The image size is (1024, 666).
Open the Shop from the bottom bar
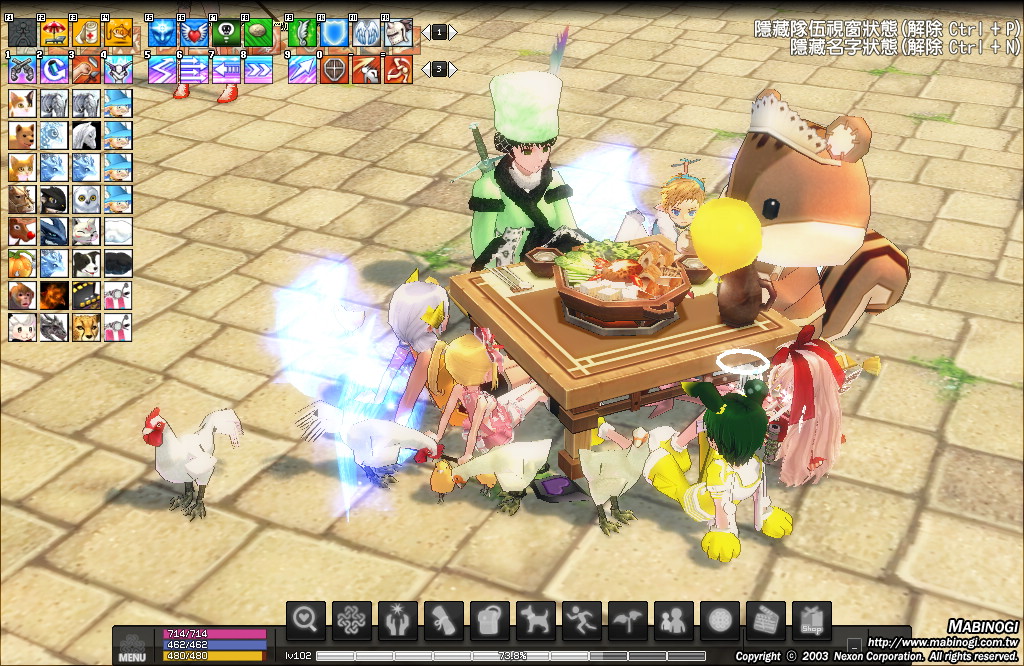coord(811,621)
